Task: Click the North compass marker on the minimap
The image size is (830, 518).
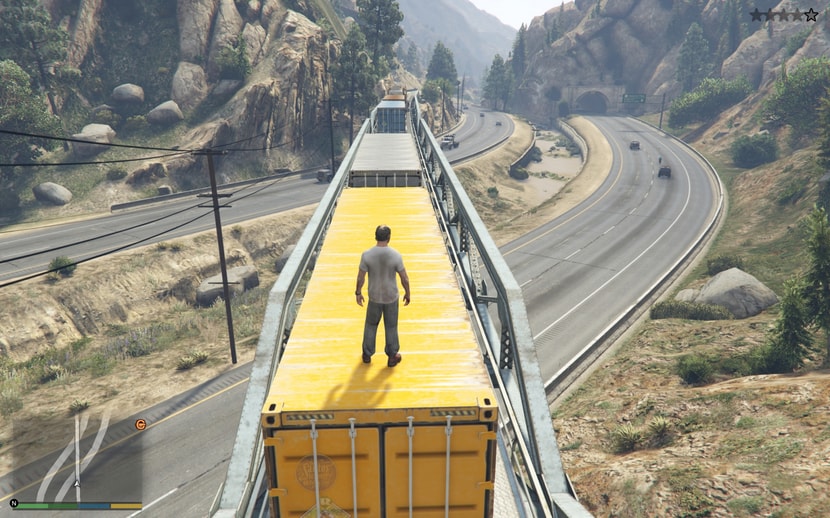Action: 14,503
